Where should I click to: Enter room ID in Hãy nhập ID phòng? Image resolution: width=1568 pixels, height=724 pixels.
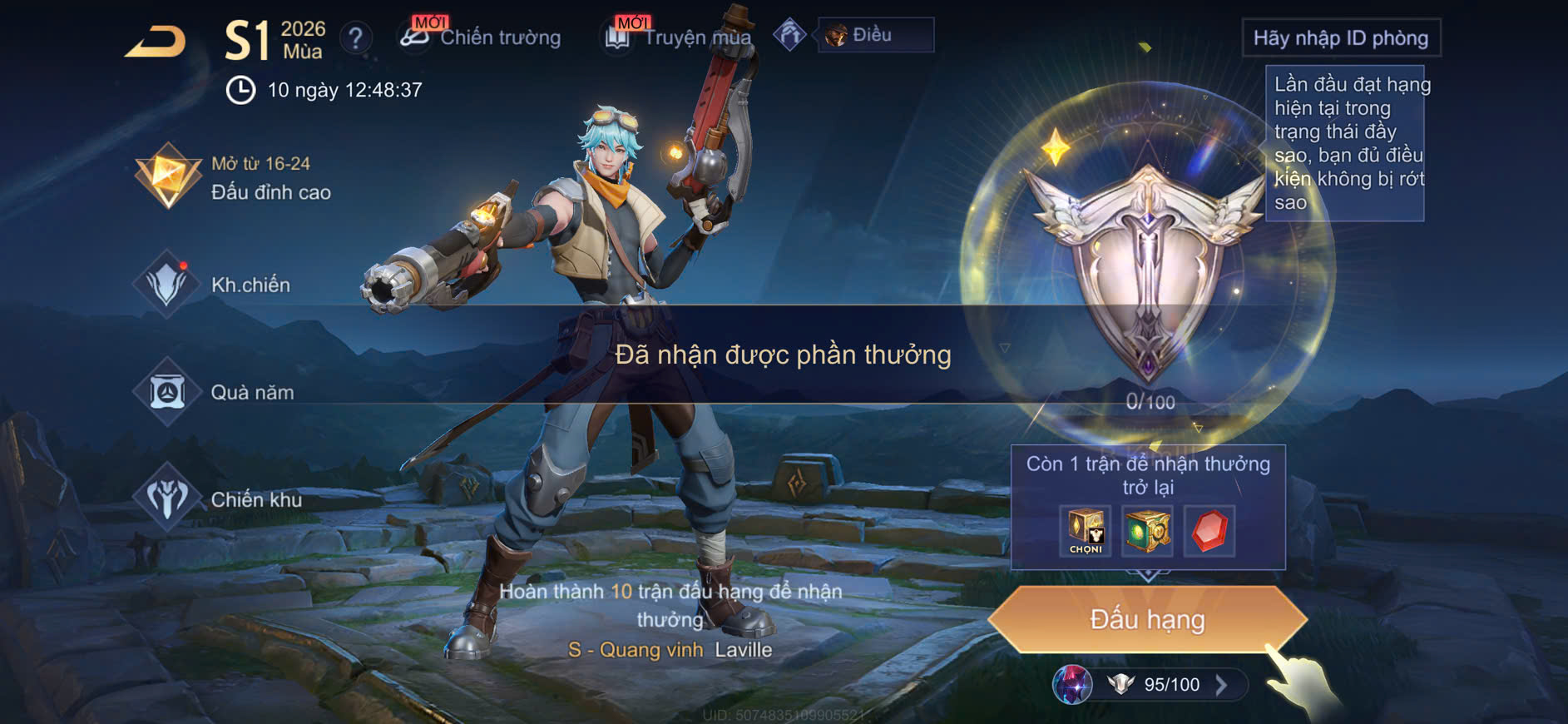1340,38
